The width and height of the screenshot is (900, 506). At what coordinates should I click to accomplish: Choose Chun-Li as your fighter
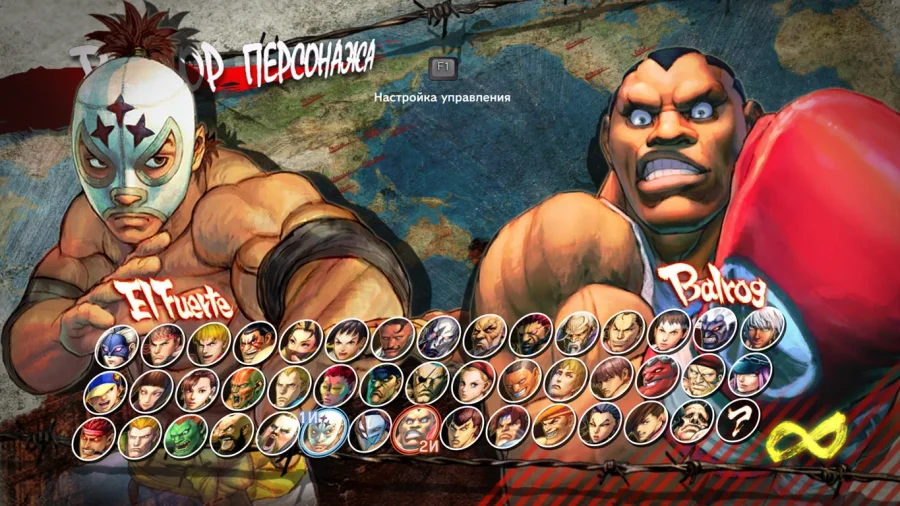(198, 388)
